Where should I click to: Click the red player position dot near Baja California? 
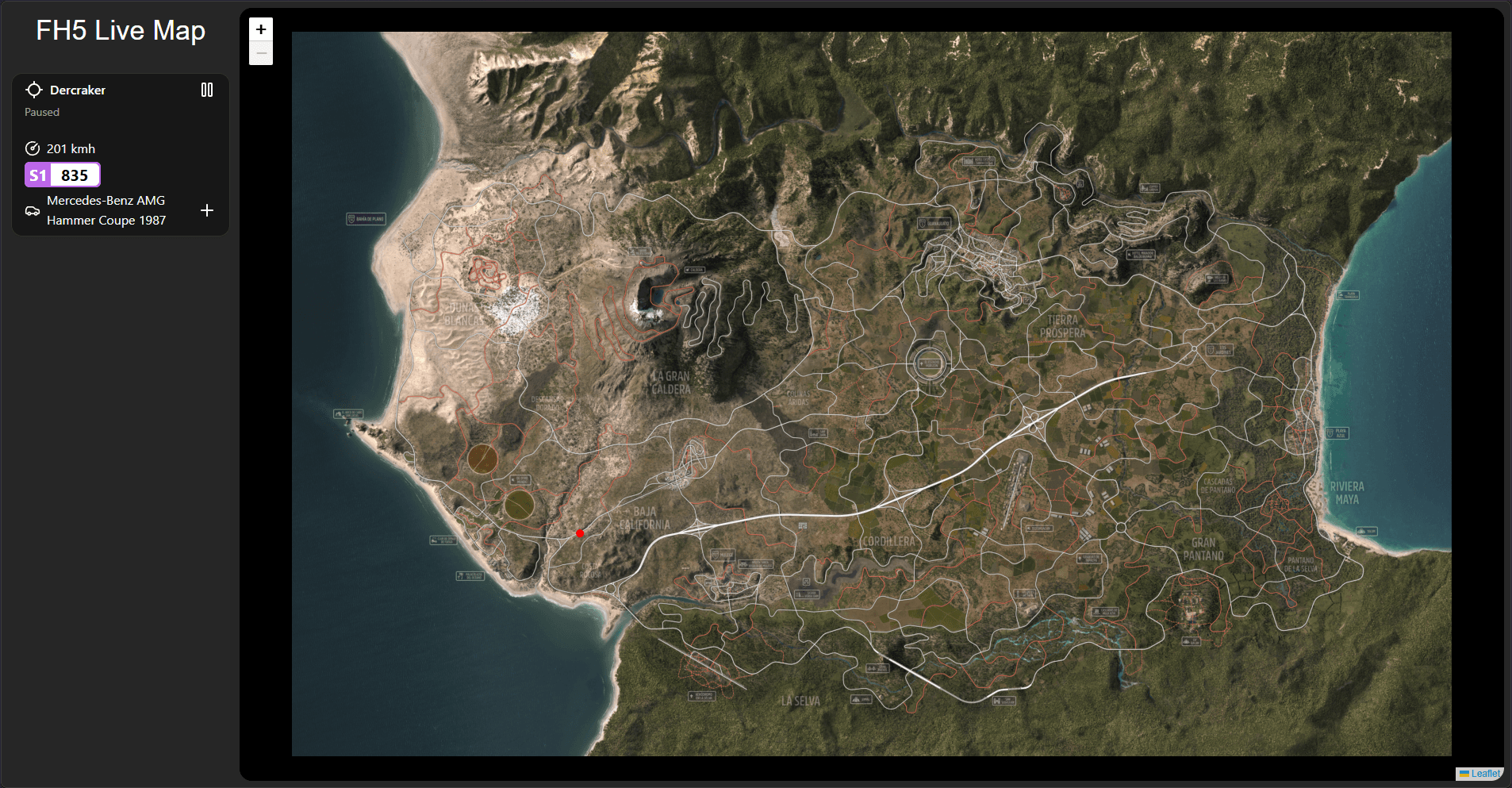(x=580, y=533)
